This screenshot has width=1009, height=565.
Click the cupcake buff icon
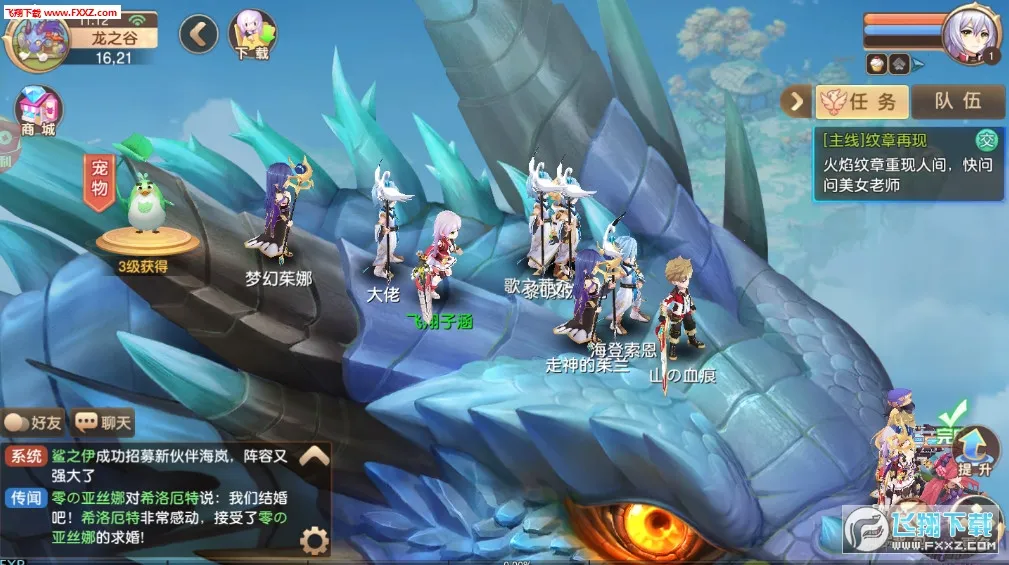[876, 63]
